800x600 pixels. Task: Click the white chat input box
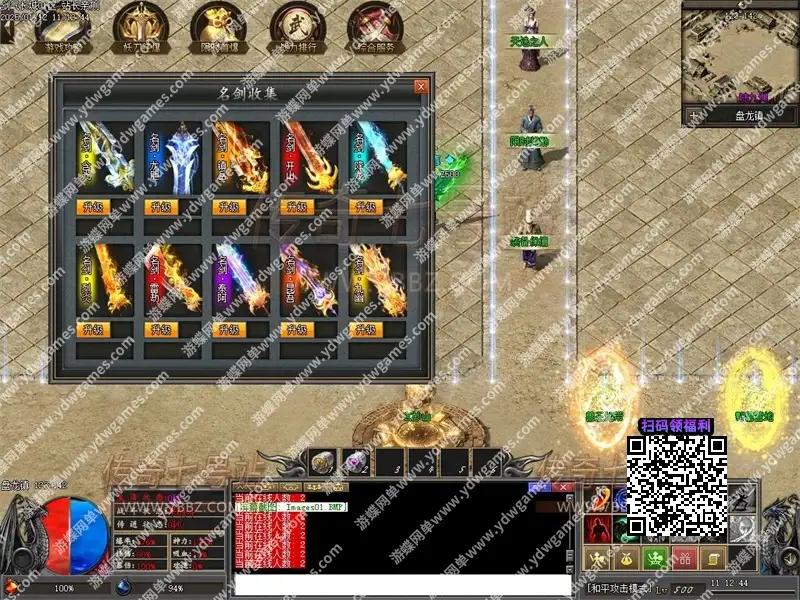[x=400, y=582]
